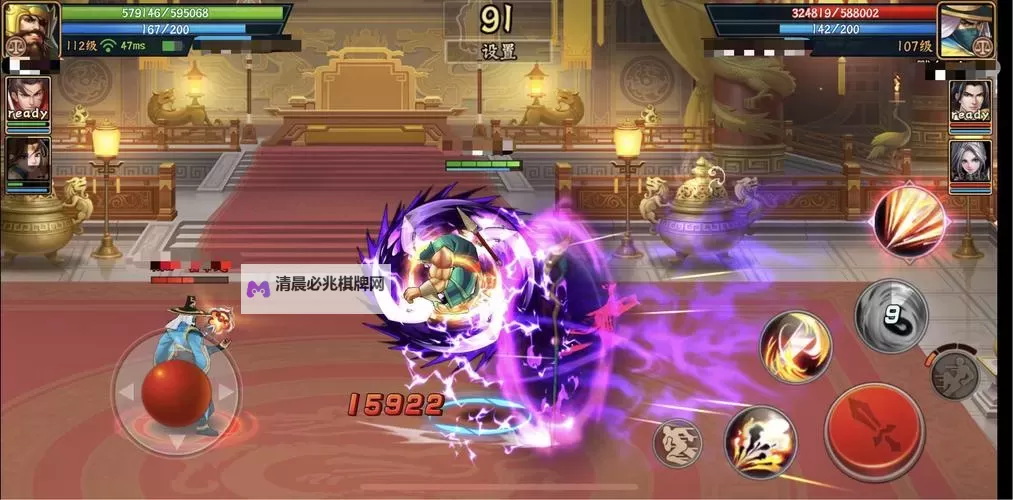Trigger the fiery ground explosion skill
Screen dimensions: 1013x500
(x=760, y=441)
